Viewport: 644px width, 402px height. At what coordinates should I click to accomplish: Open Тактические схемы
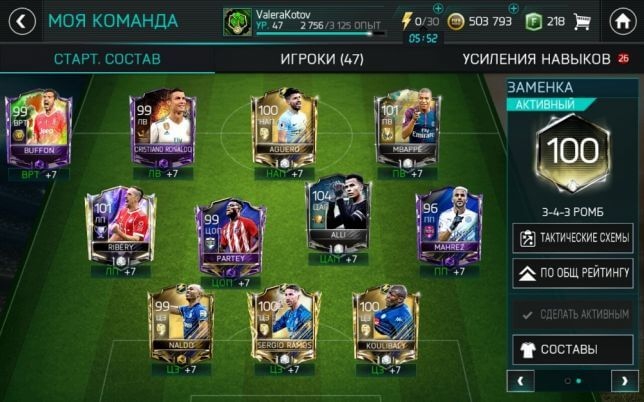coord(573,238)
